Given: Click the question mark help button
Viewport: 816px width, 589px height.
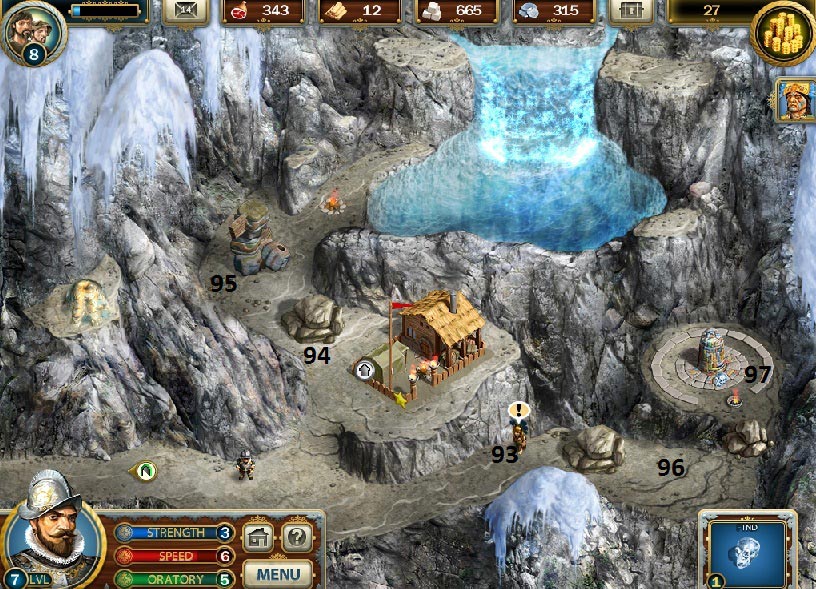Looking at the screenshot, I should [296, 537].
